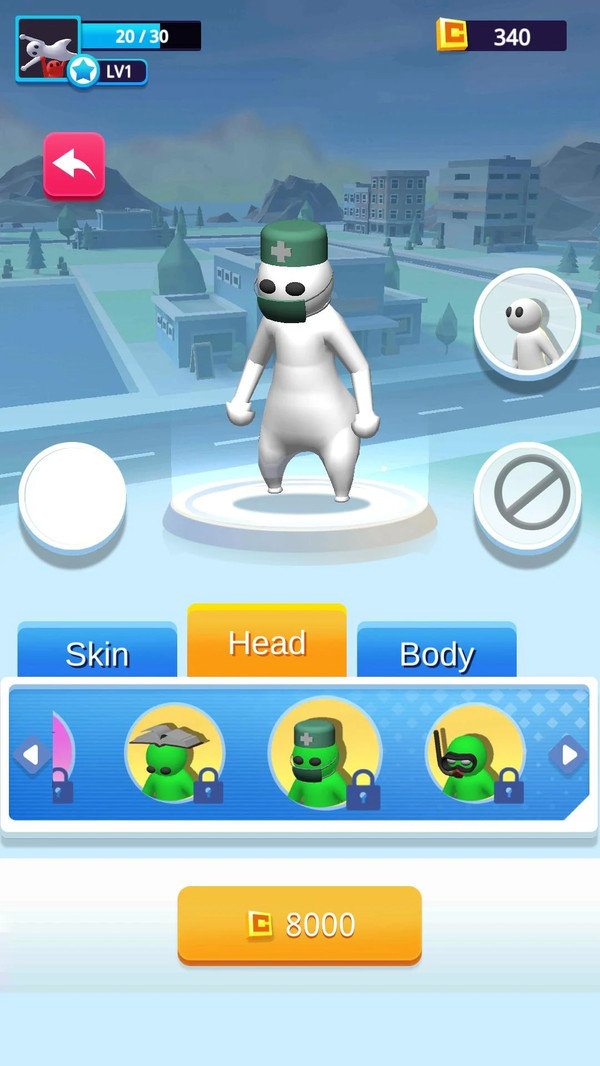Buy the item for 8000 coins
The height and width of the screenshot is (1066, 600).
click(x=300, y=925)
